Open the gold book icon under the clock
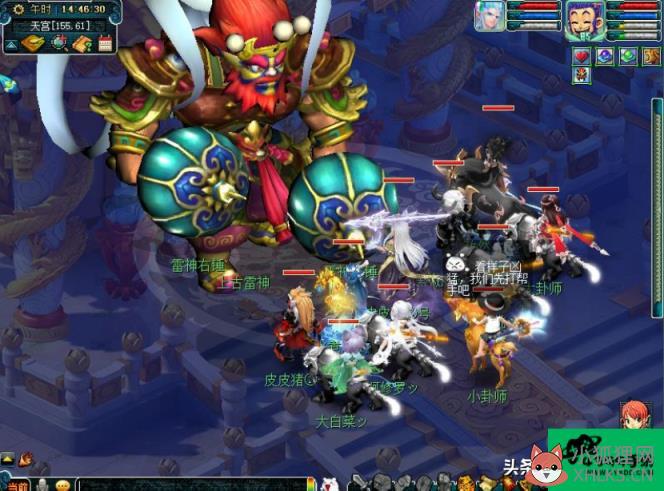The height and width of the screenshot is (491, 664). pyautogui.click(x=33, y=43)
